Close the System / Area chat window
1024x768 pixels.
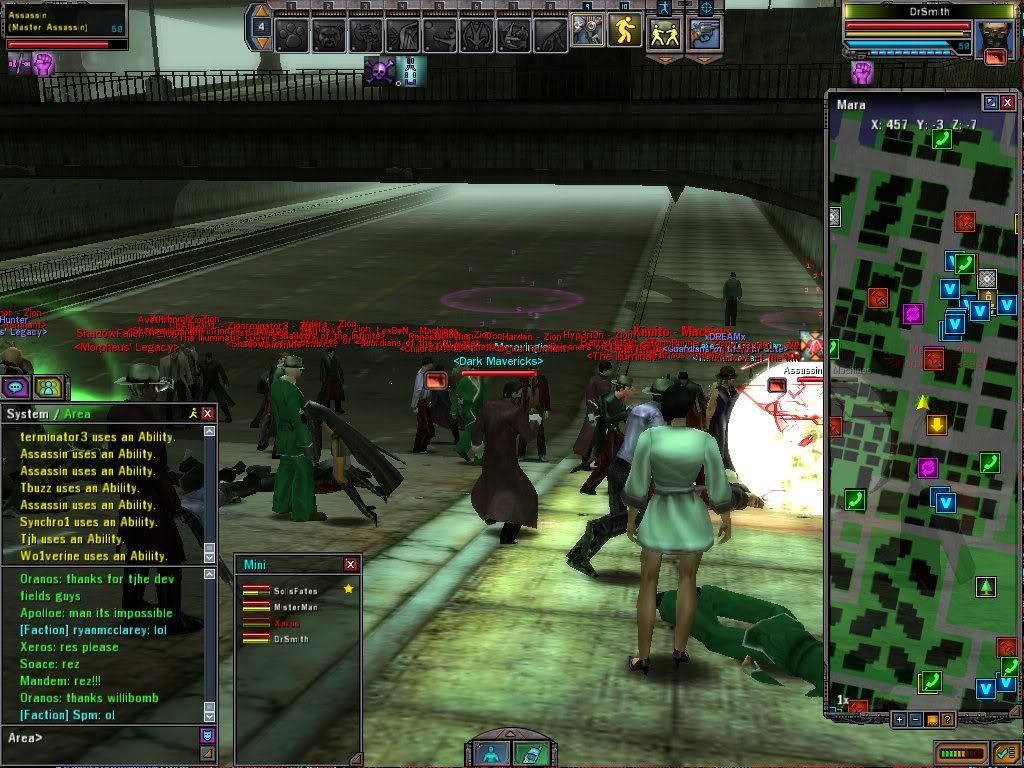[208, 413]
